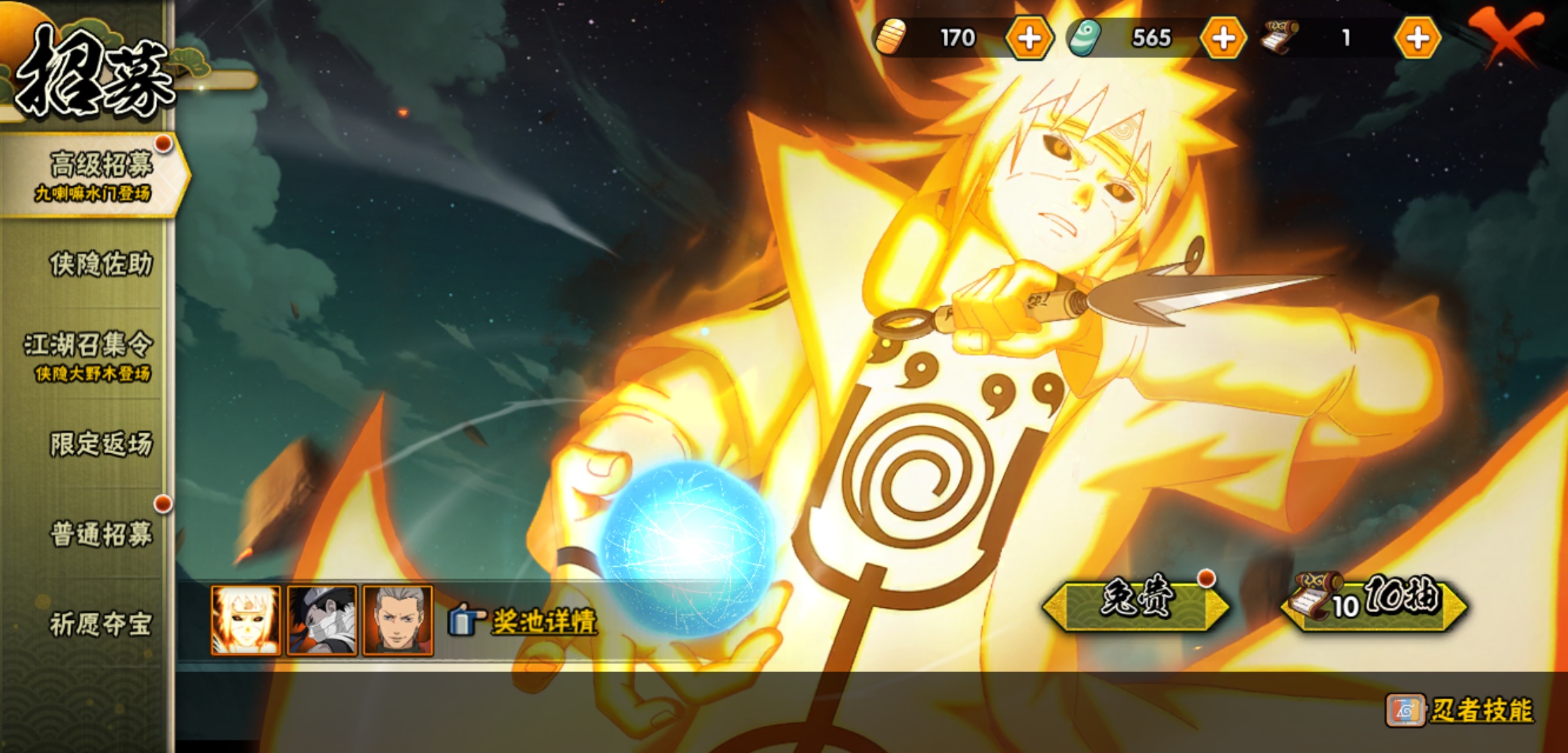
Task: Choose the 限定返场 tab
Action: click(x=100, y=444)
